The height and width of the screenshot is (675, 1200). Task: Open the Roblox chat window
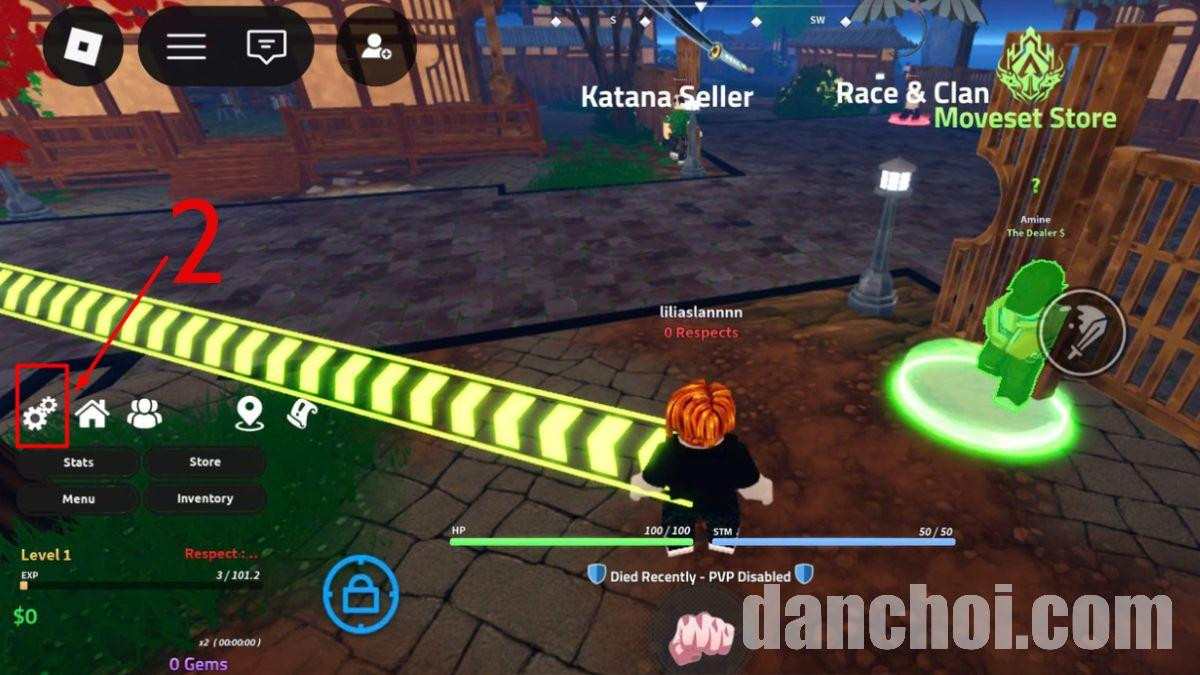pyautogui.click(x=266, y=46)
